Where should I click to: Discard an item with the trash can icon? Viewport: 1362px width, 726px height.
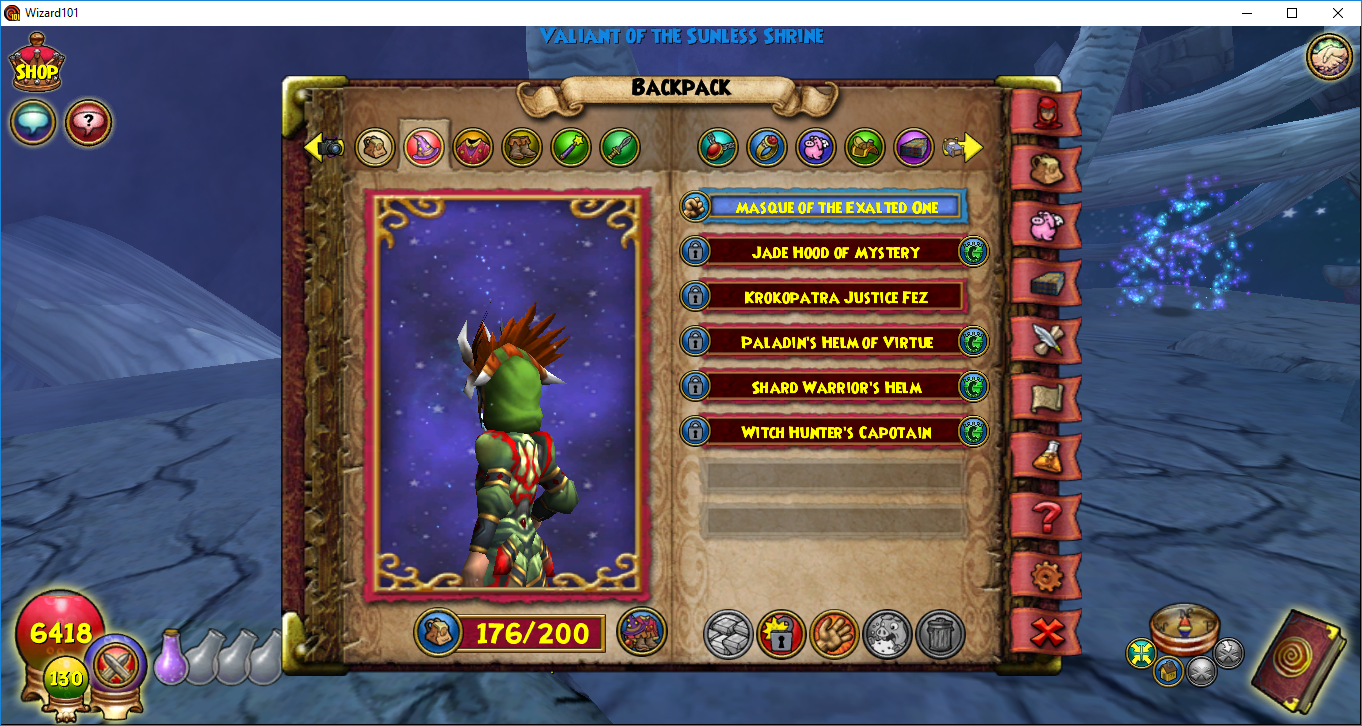tap(940, 633)
